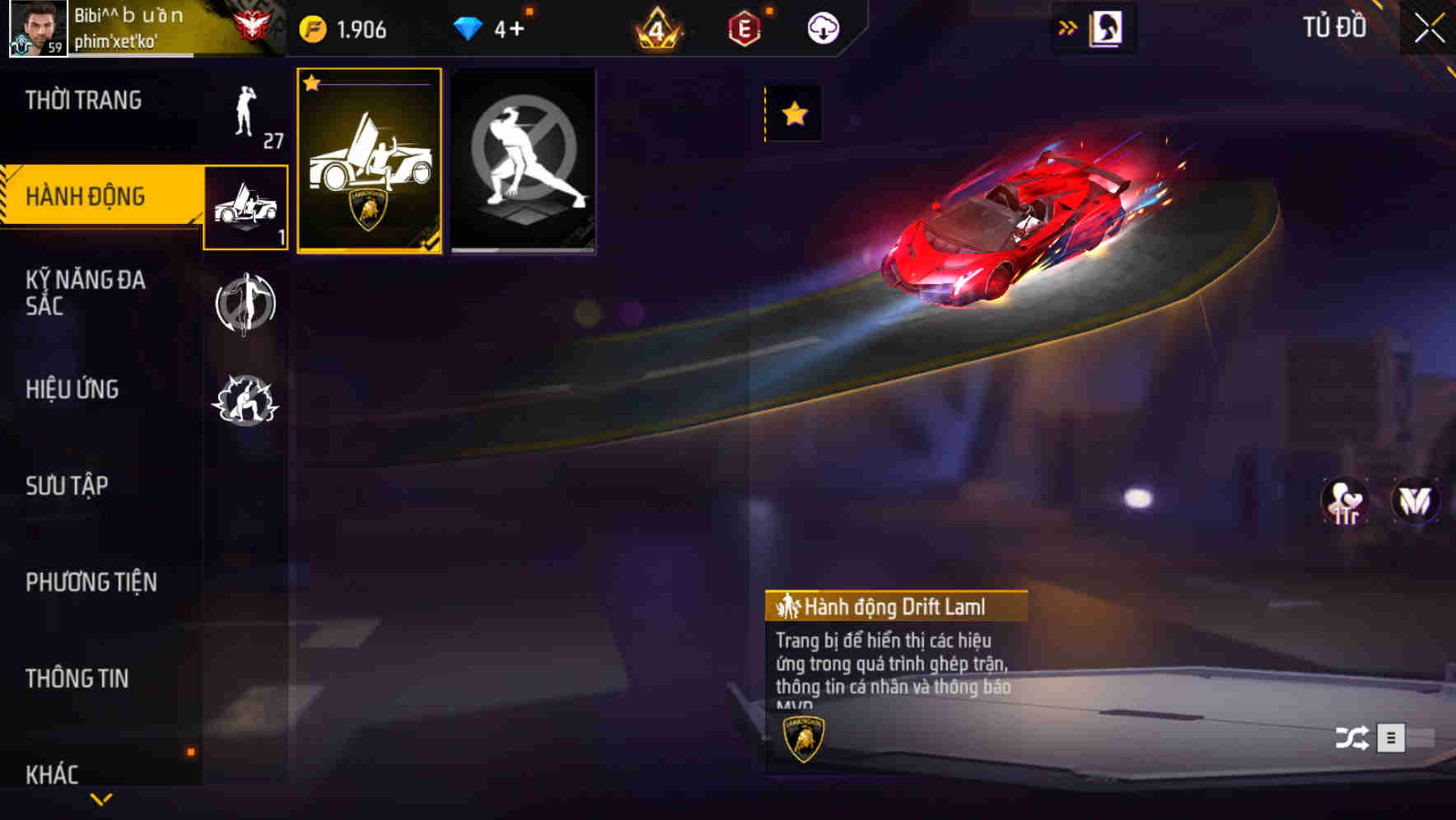1456x820 pixels.
Task: Click the double-arrow expander near top right
Action: click(x=1068, y=26)
